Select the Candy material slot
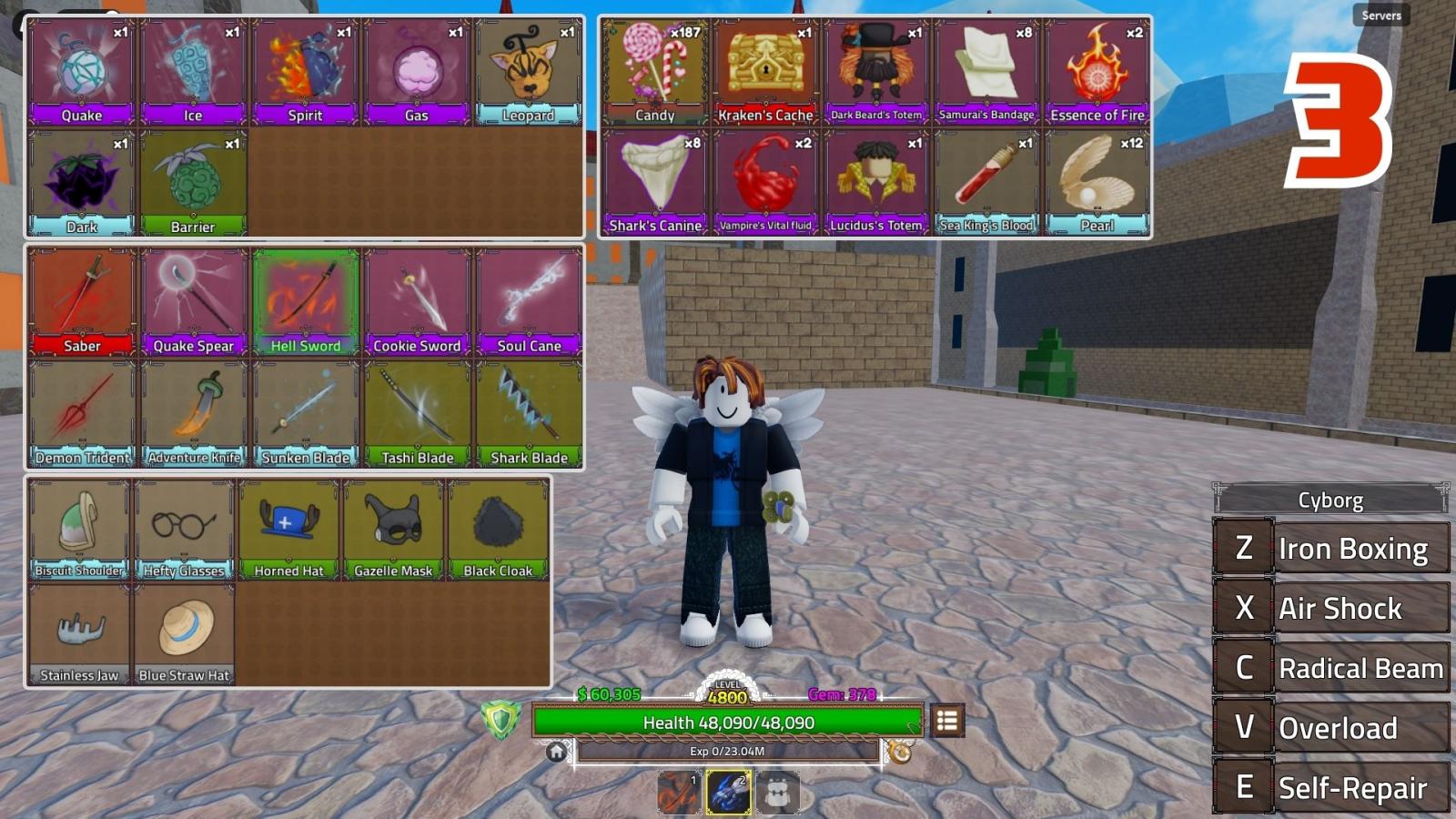Screen dimensions: 1456x819 coord(654,72)
